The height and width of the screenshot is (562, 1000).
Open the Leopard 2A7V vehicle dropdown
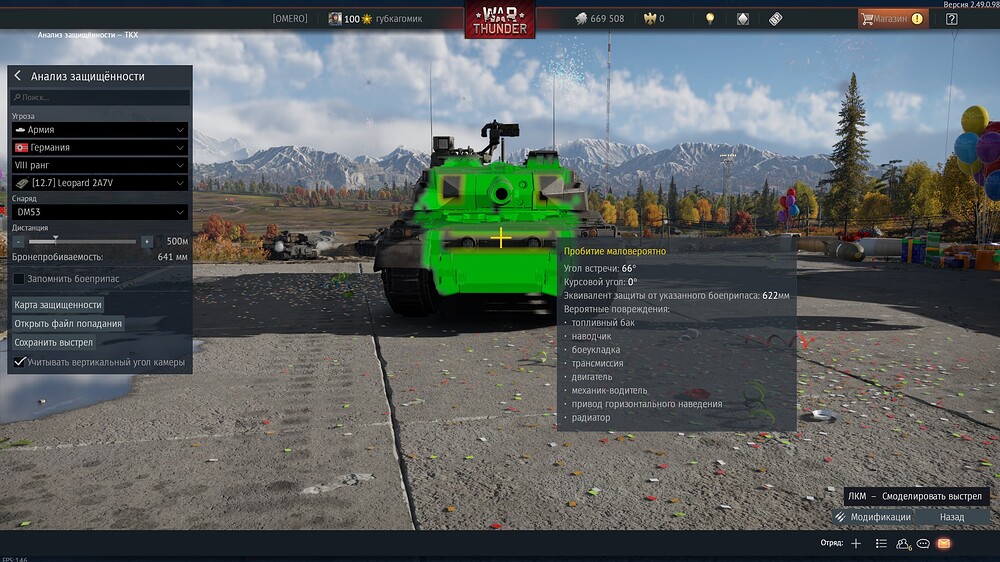point(100,183)
